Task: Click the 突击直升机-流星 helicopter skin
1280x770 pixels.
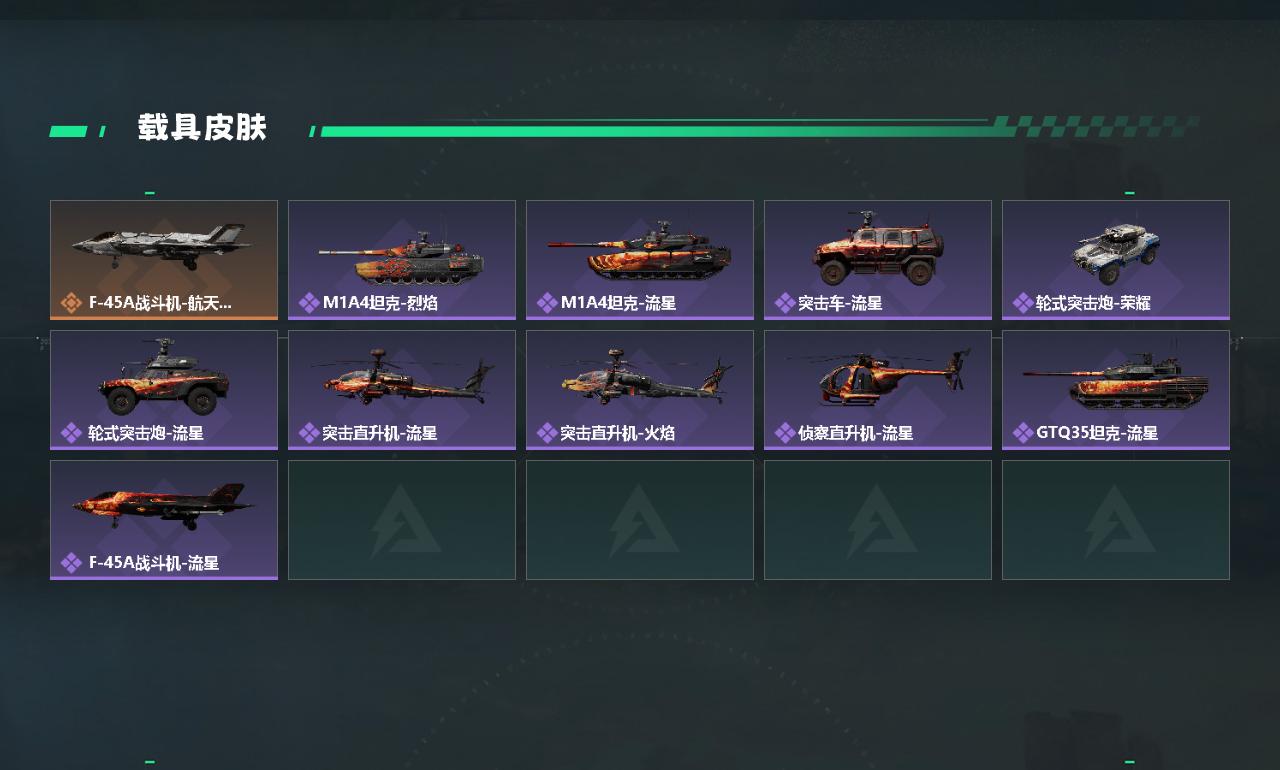Action: click(402, 390)
